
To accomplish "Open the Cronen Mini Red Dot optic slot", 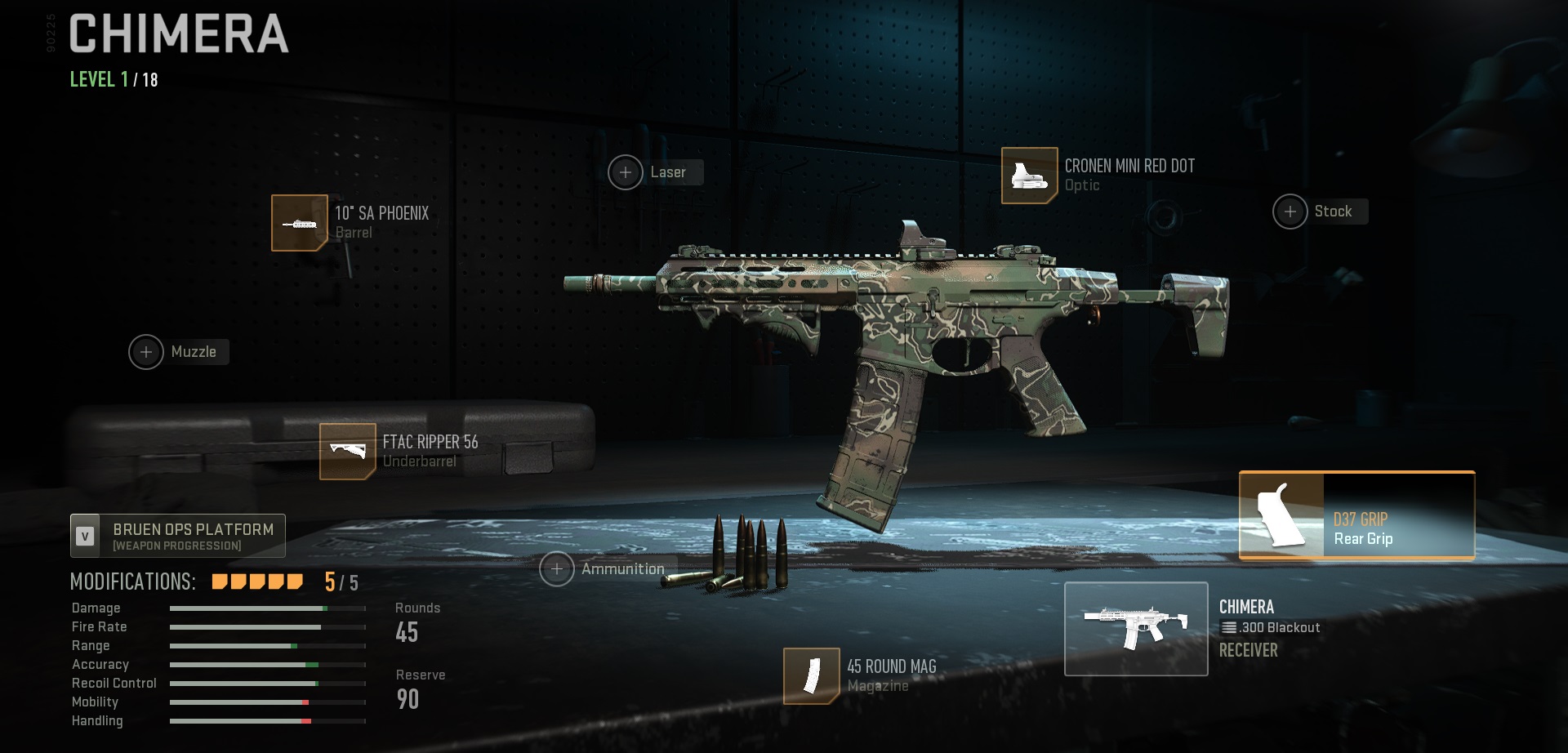I will click(x=1030, y=176).
